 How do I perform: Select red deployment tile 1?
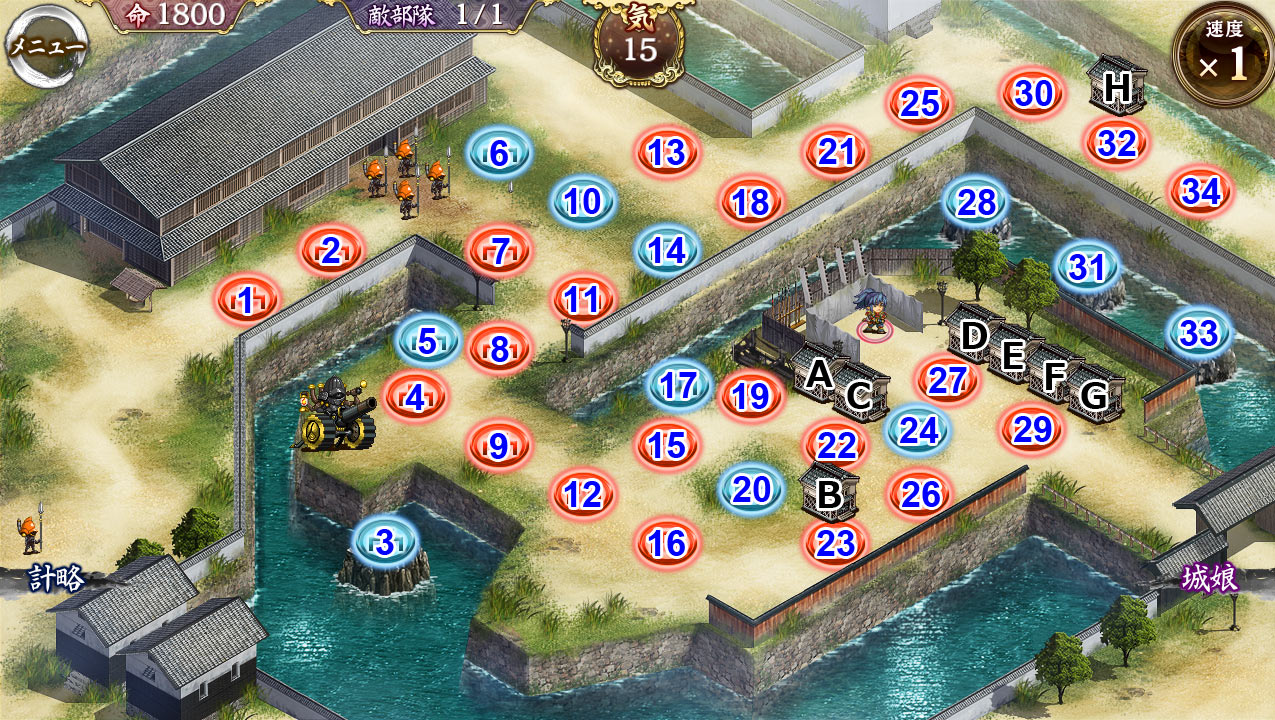click(246, 298)
